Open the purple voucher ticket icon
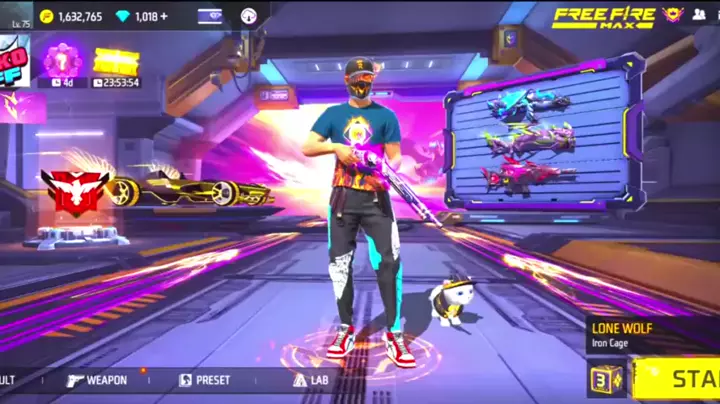Image resolution: width=720 pixels, height=404 pixels. (x=211, y=16)
